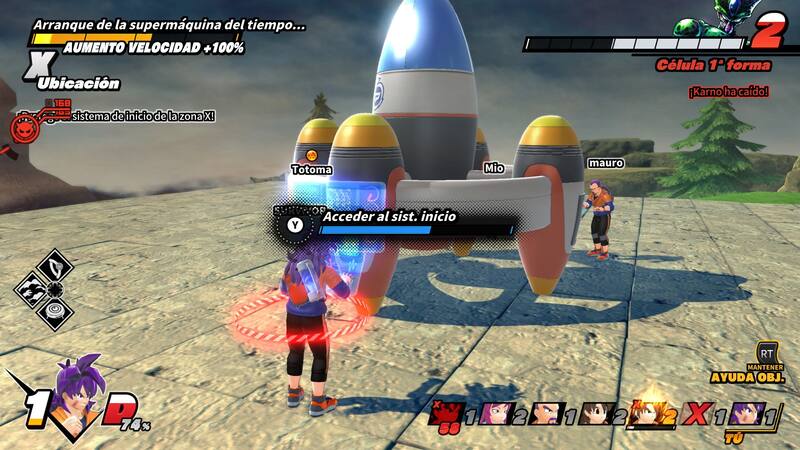The height and width of the screenshot is (450, 800).
Task: Click the defeated teammate red X slot
Action: coord(700,414)
